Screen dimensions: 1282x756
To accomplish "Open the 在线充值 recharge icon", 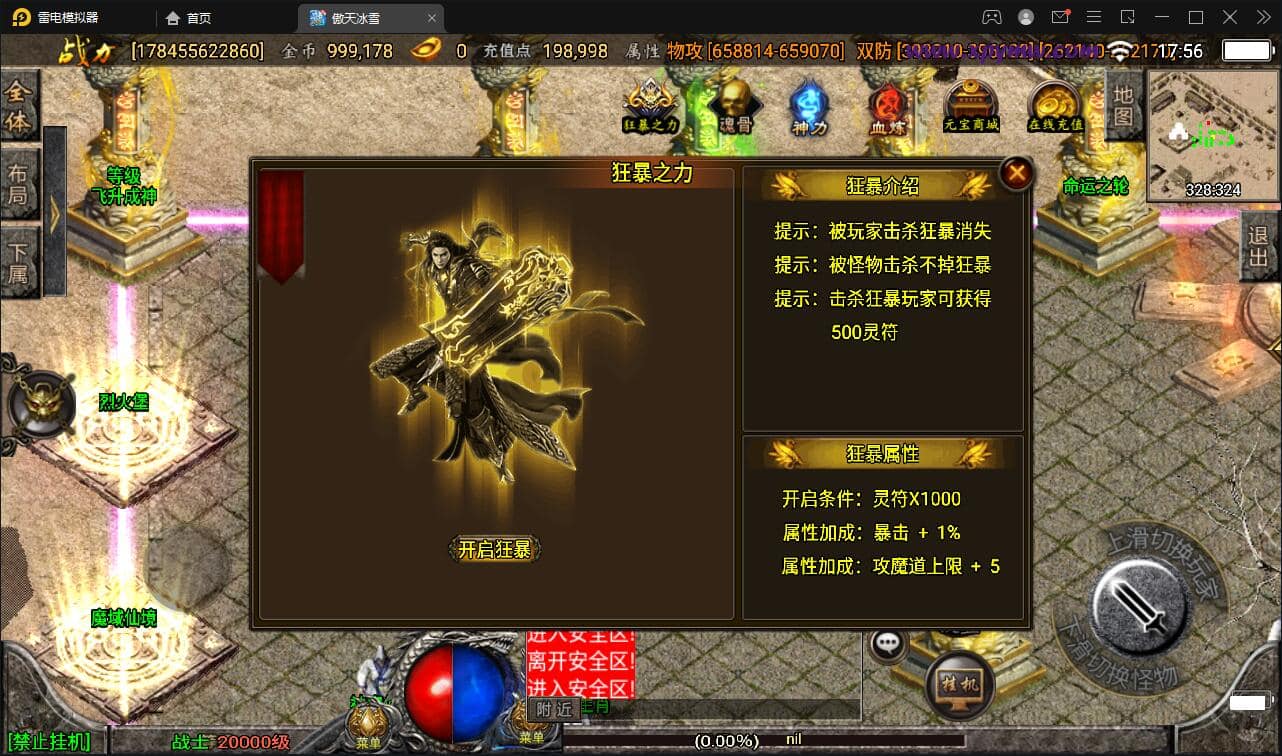I will click(1056, 106).
